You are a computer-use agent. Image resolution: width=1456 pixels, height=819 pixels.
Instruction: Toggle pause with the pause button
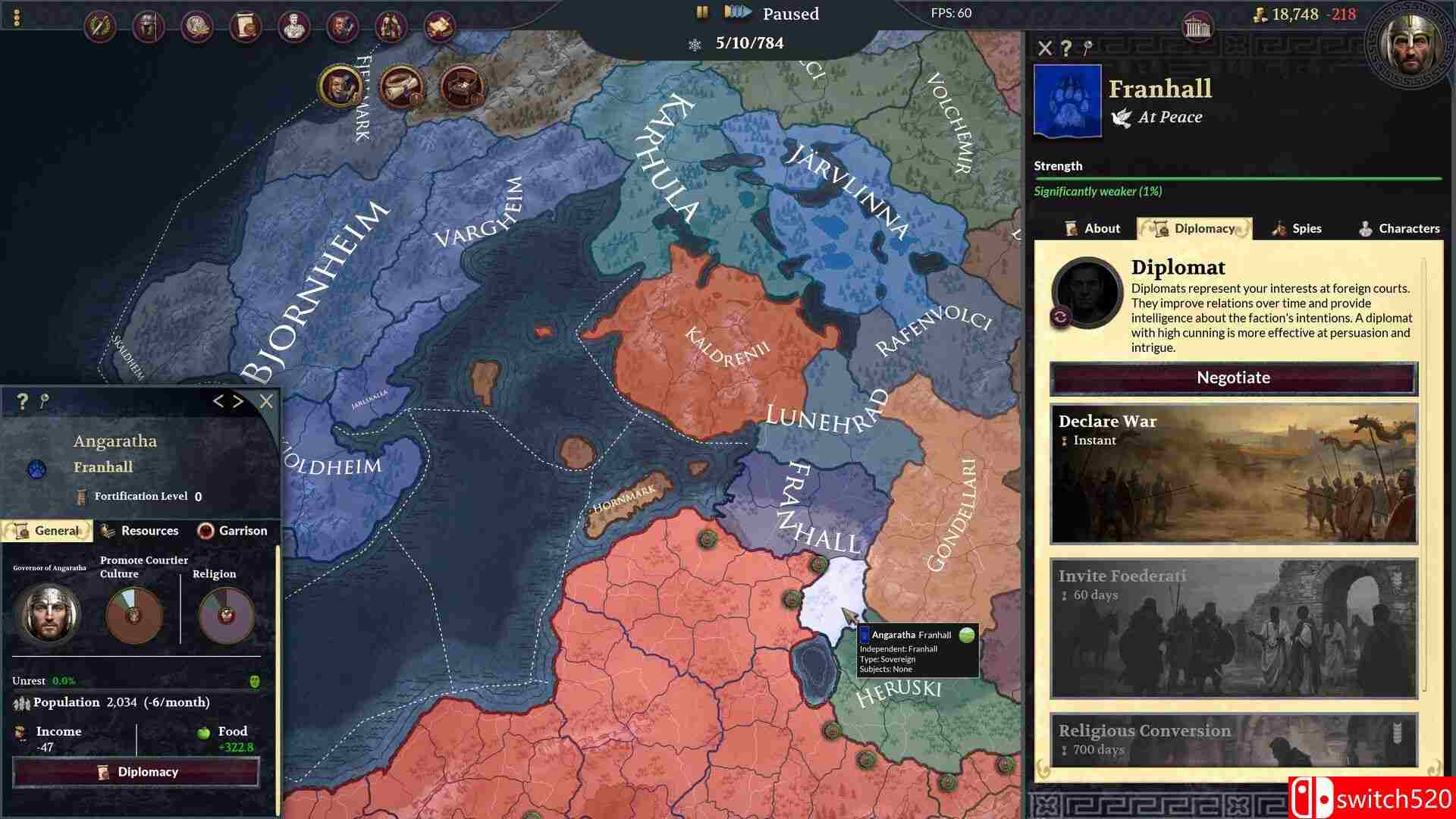(701, 12)
